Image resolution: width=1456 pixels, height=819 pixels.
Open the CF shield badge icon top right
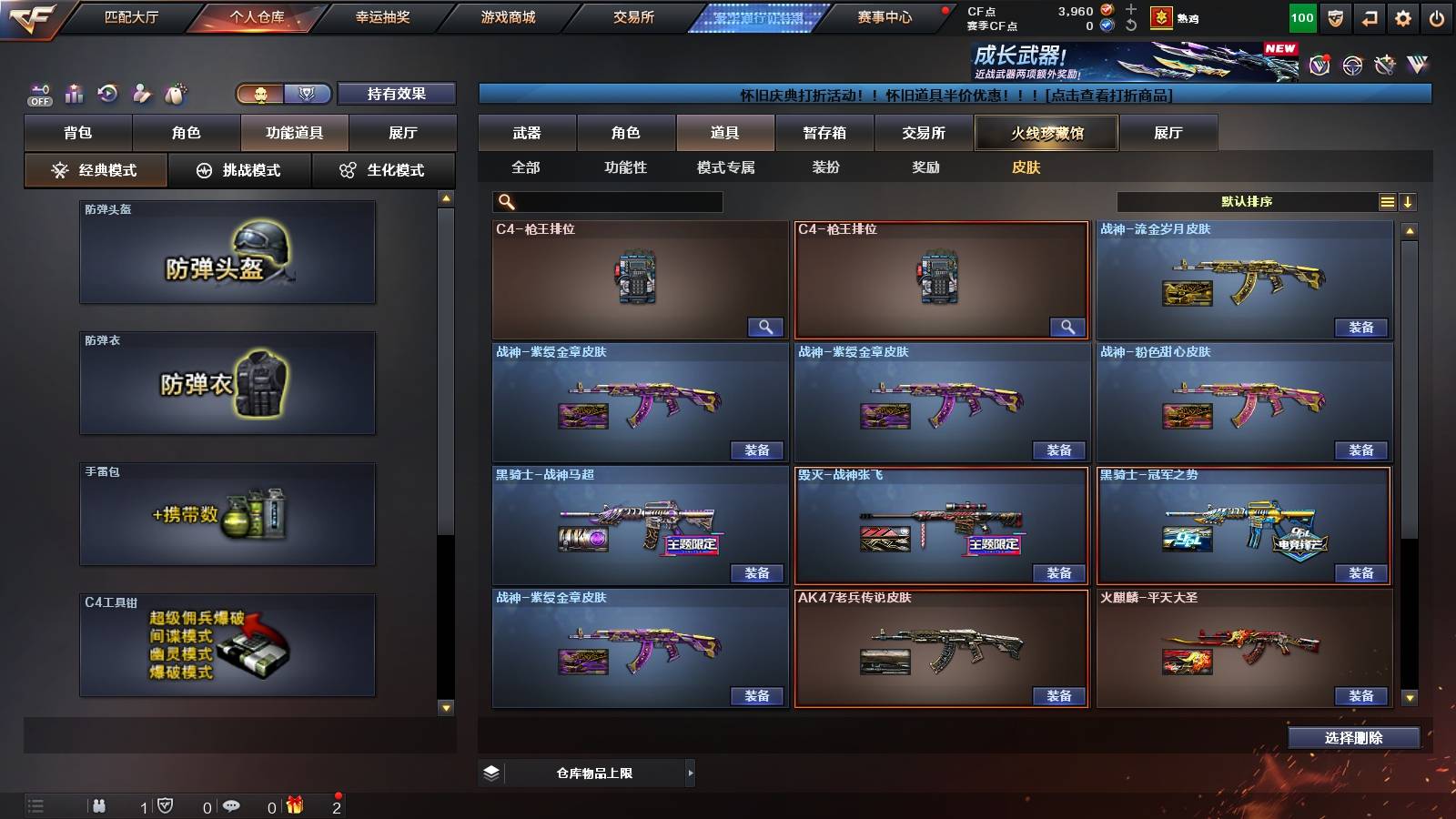[1335, 17]
